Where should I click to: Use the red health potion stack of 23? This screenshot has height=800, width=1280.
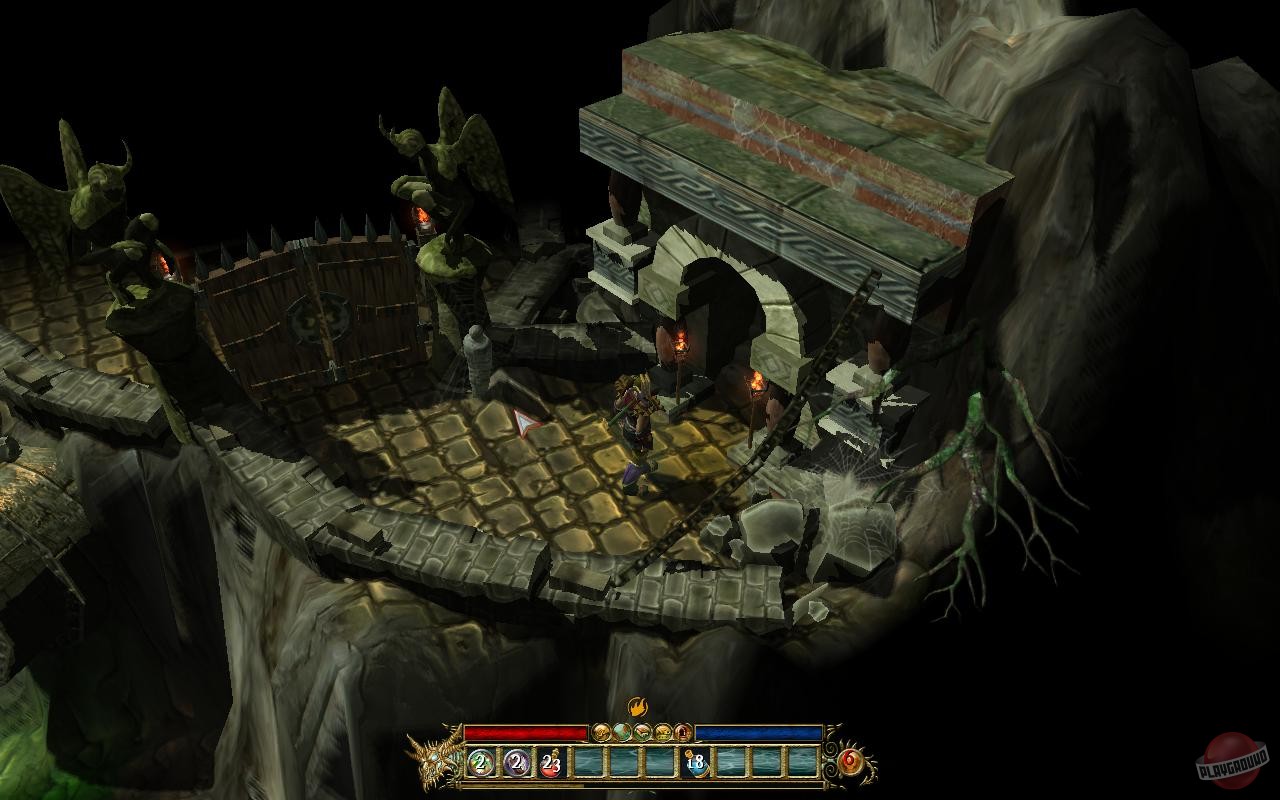550,763
